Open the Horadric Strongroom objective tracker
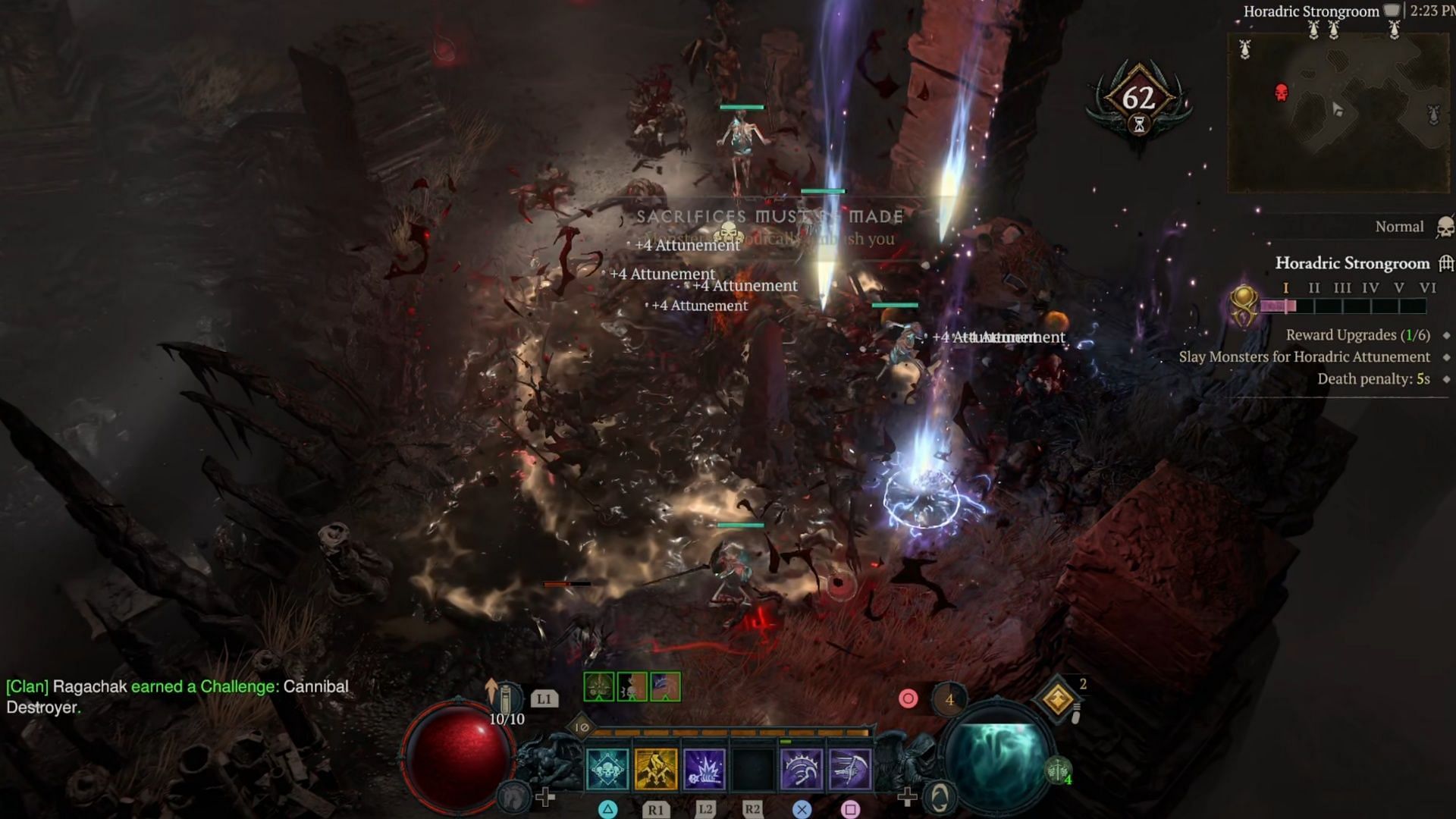This screenshot has height=819, width=1456. tap(1352, 263)
